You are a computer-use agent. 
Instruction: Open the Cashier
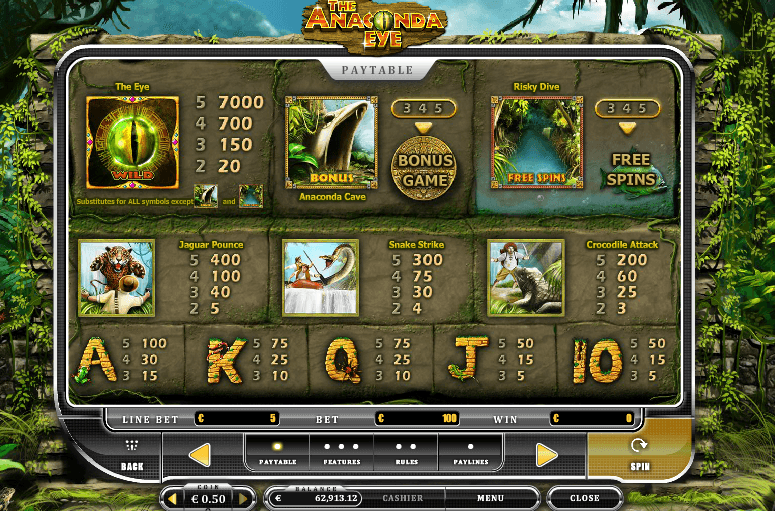click(x=402, y=498)
